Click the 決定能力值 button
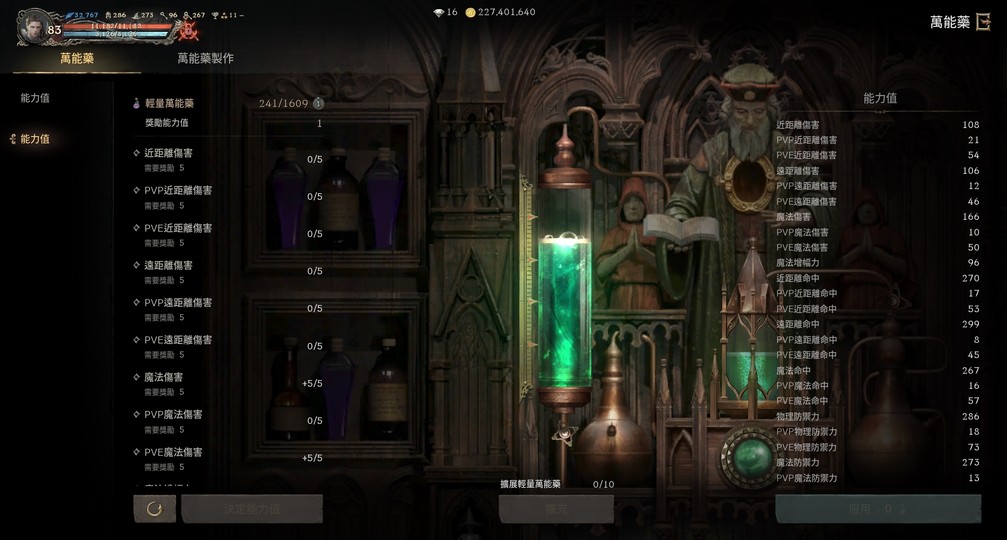This screenshot has height=540, width=1007. tap(252, 509)
